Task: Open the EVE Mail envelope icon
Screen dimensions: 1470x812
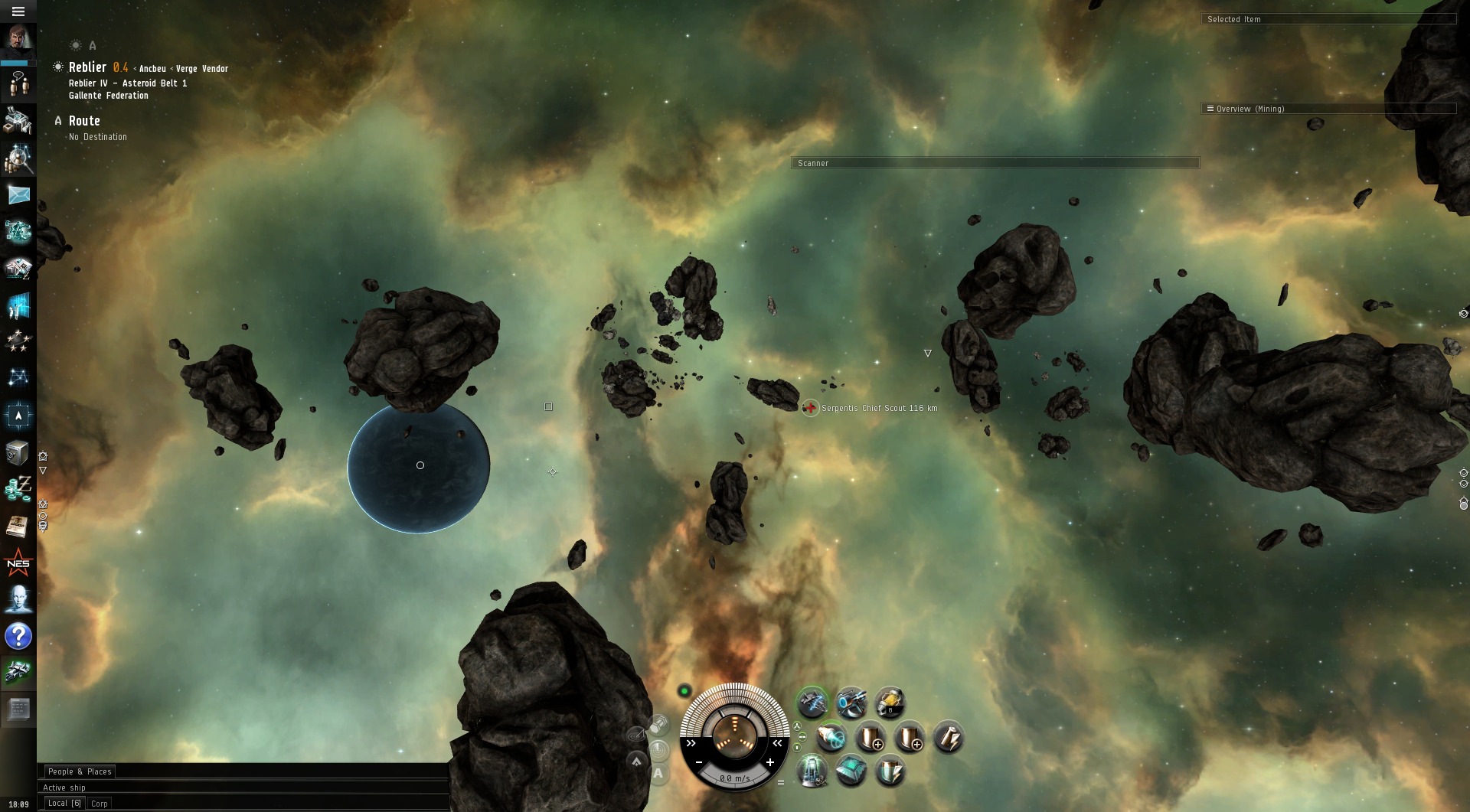Action: coord(18,195)
